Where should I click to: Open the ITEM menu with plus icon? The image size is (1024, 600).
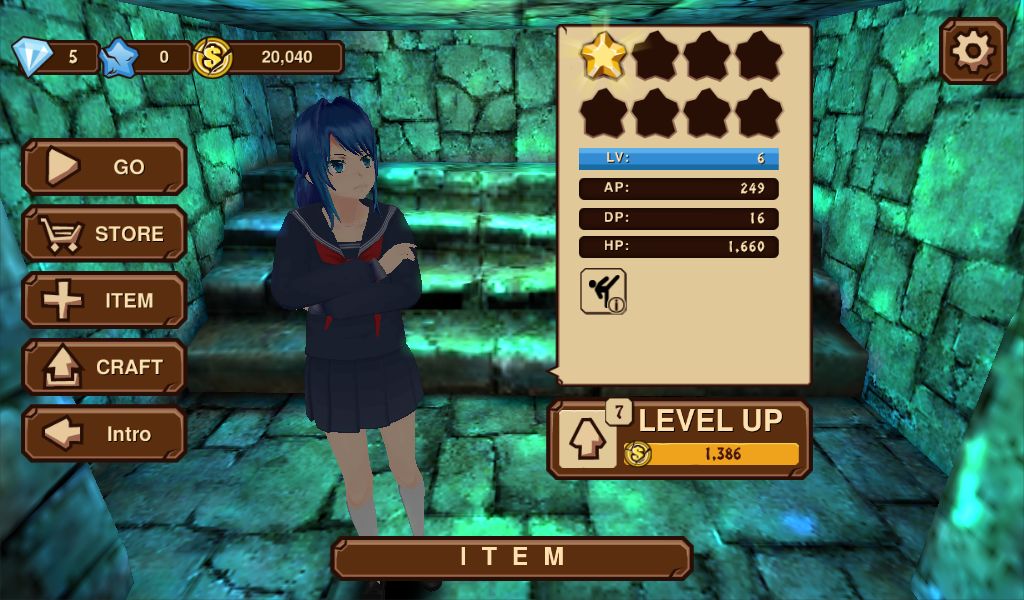105,301
